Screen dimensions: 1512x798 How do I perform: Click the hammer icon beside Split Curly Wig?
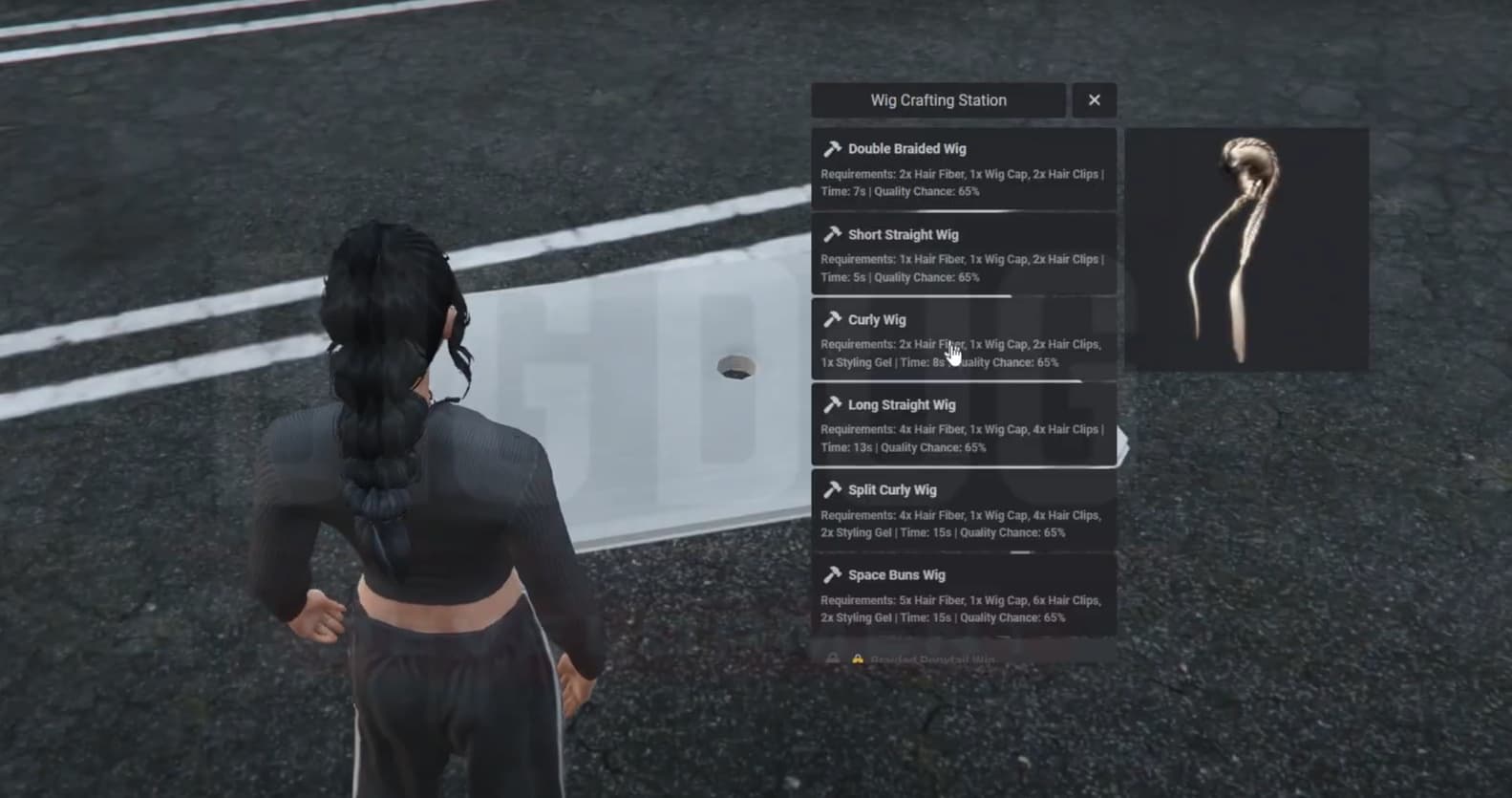[833, 489]
